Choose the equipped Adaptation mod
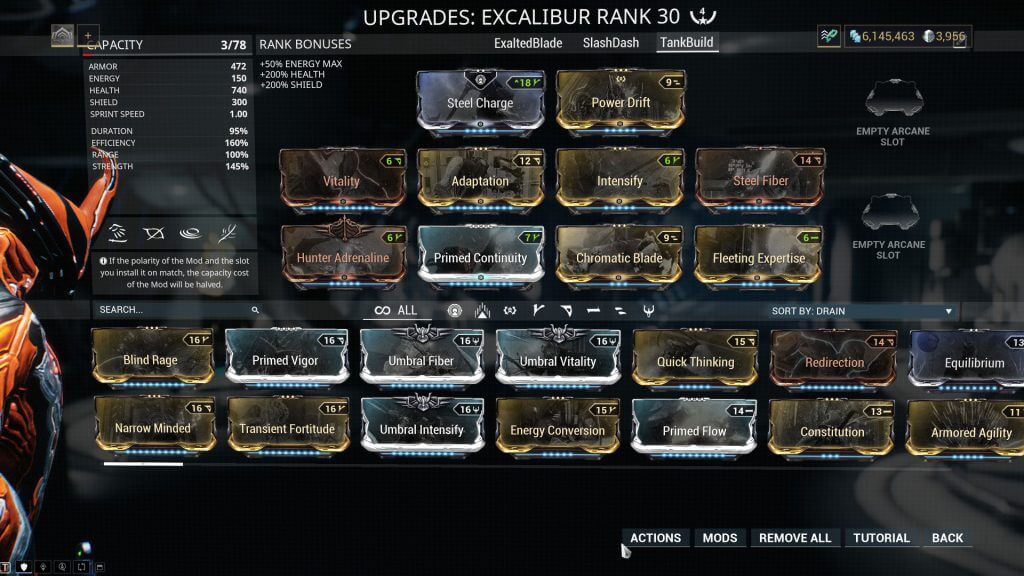 [x=480, y=181]
